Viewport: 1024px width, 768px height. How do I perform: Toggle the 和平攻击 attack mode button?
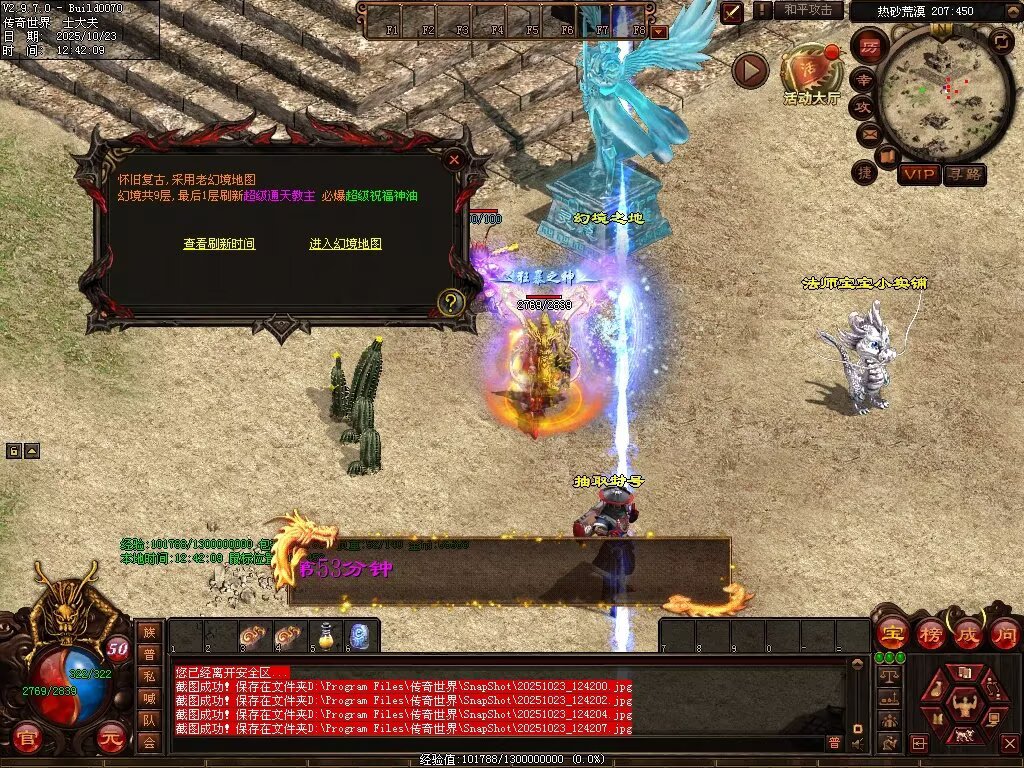[807, 10]
